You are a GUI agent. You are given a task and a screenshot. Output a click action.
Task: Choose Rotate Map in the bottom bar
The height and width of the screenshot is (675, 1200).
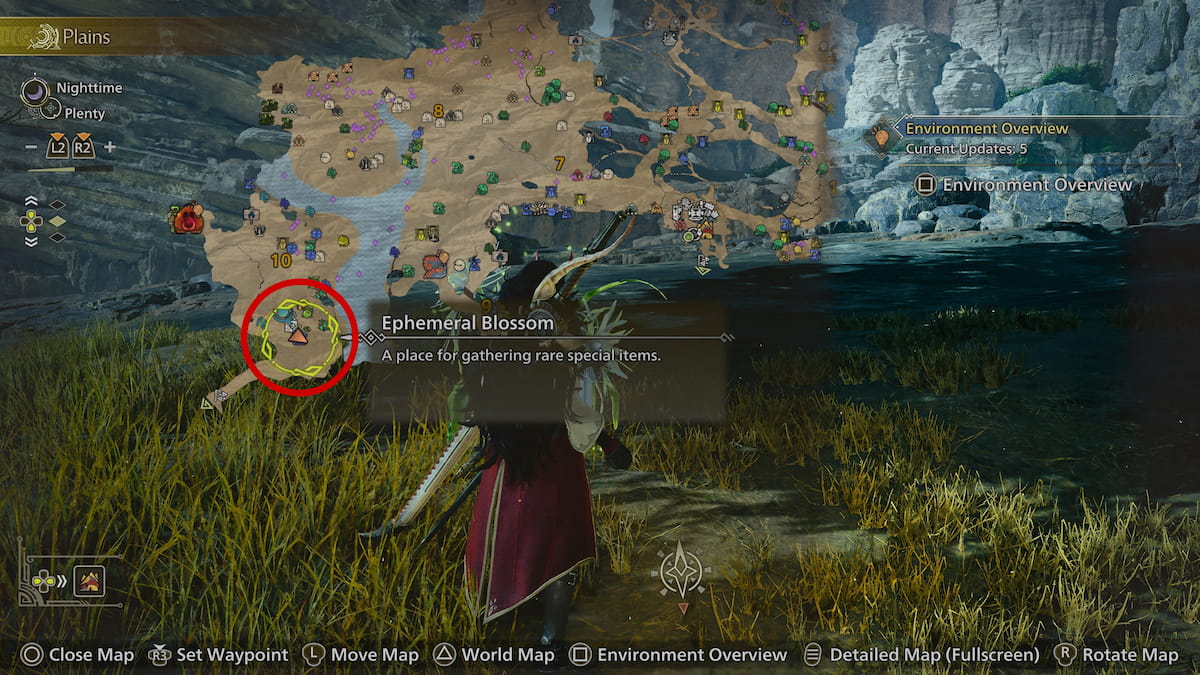pos(1117,655)
